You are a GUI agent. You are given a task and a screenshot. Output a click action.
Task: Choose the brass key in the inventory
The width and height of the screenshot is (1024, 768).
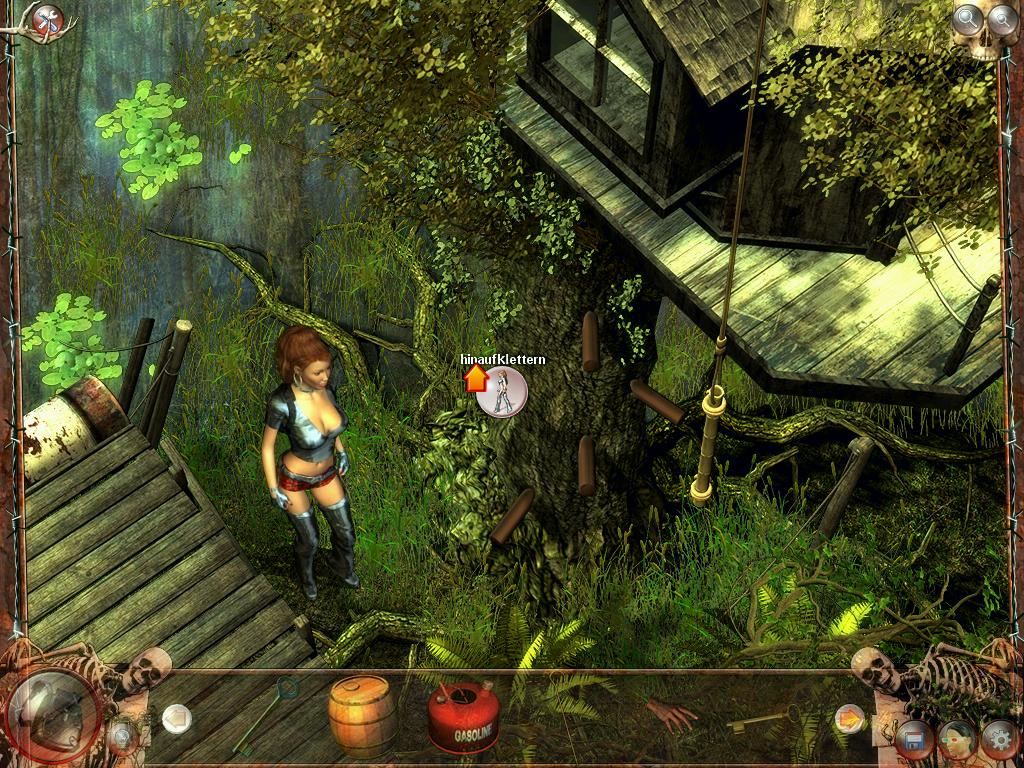click(763, 718)
